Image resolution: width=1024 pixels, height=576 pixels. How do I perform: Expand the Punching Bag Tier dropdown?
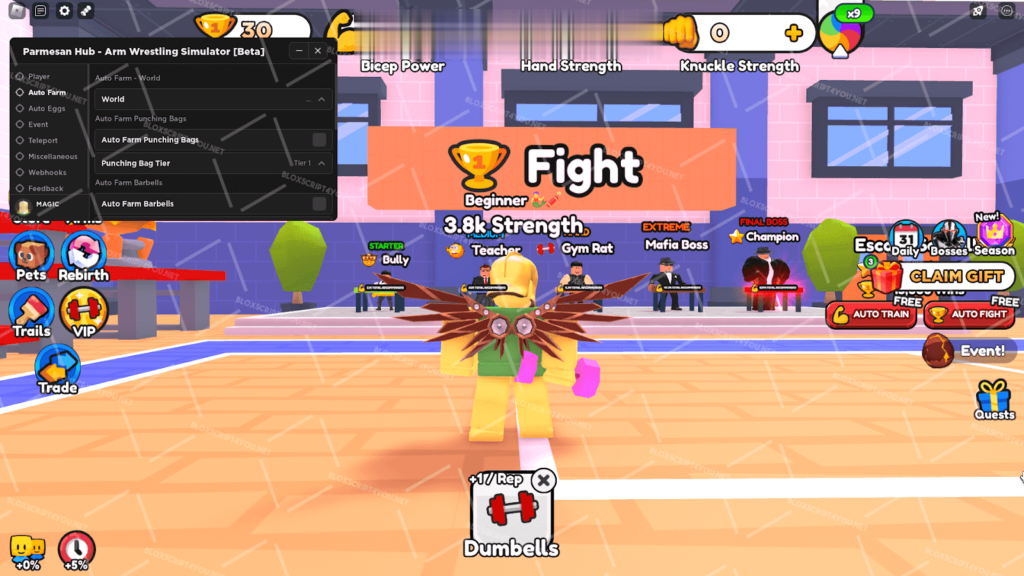pos(321,163)
